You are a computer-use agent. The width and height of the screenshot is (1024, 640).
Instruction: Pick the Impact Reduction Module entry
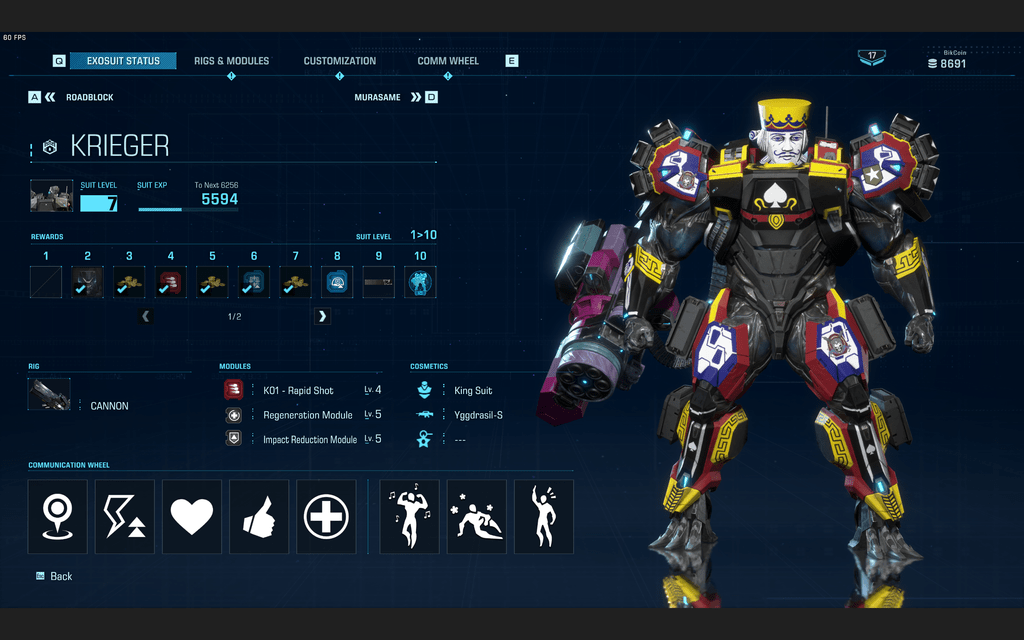point(309,440)
